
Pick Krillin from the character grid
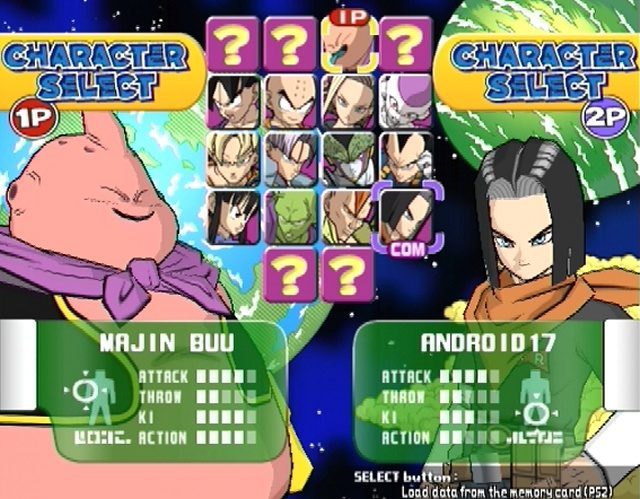[291, 102]
